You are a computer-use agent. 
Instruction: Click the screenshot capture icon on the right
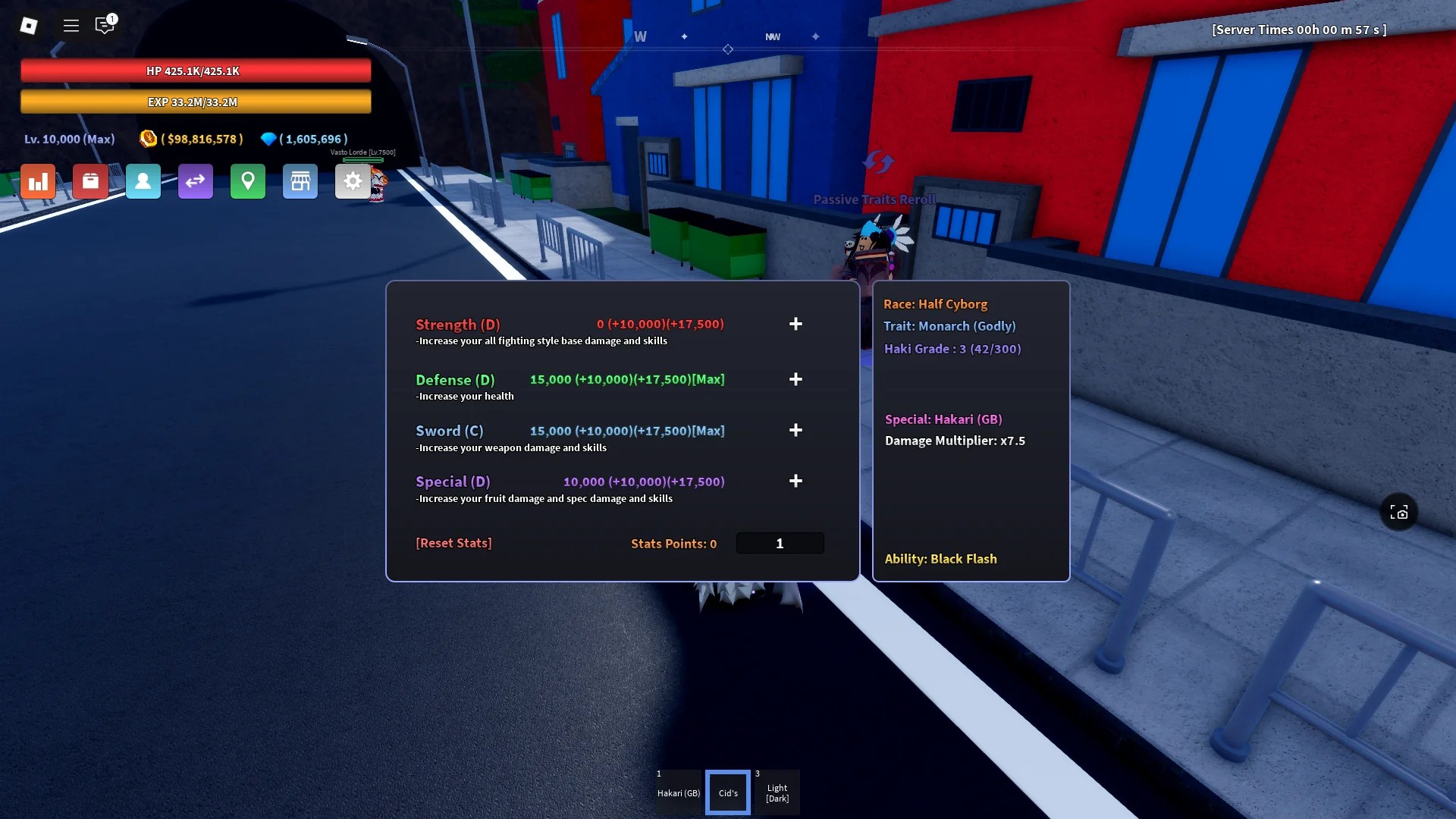pyautogui.click(x=1399, y=512)
